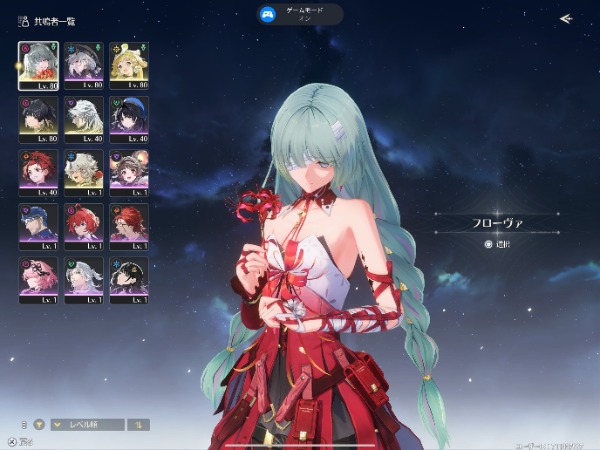Choose the blue police cap Lv. 1 character
This screenshot has width=600, height=450.
pyautogui.click(x=38, y=225)
